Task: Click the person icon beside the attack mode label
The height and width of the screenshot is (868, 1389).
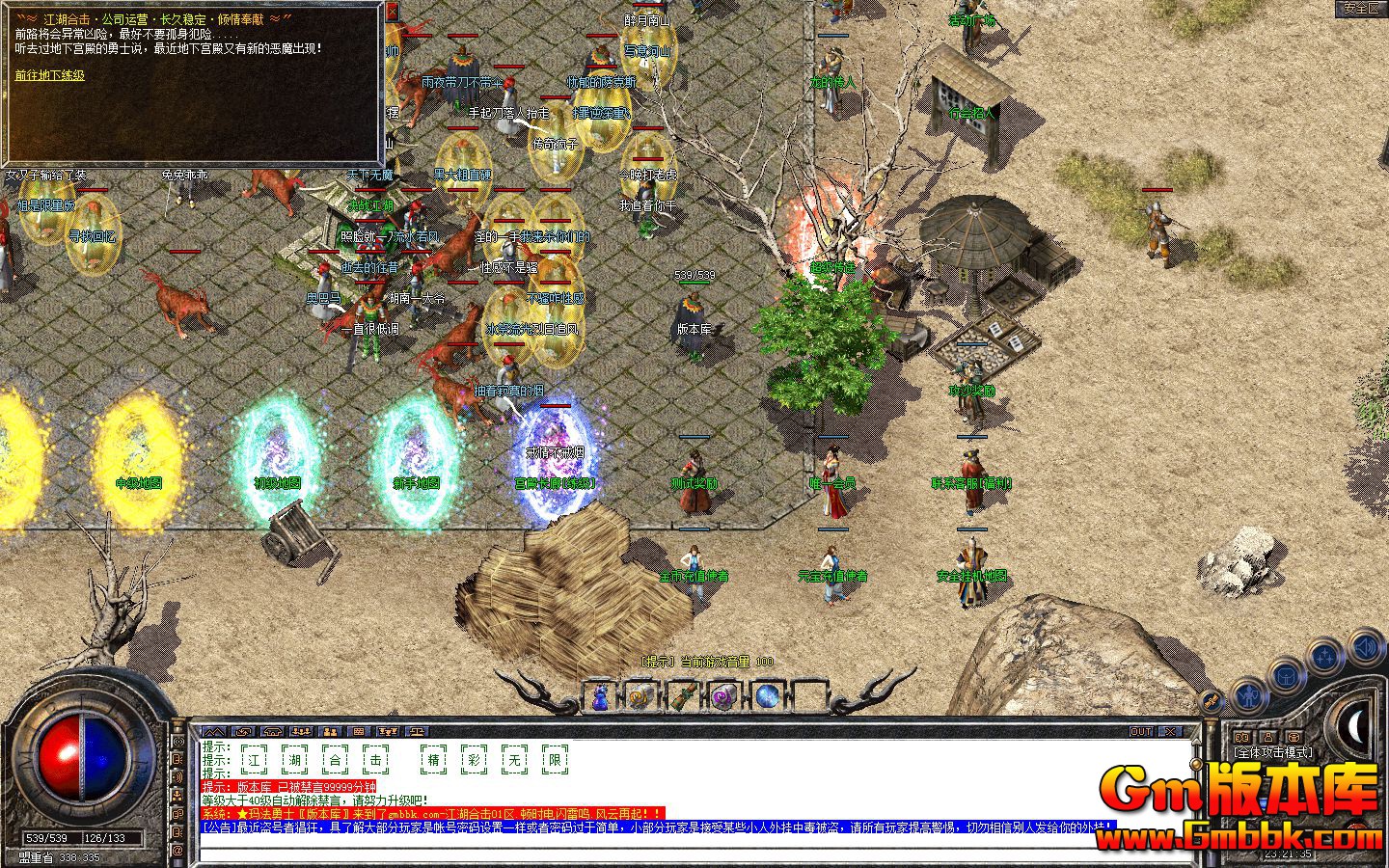Action: tap(1270, 737)
